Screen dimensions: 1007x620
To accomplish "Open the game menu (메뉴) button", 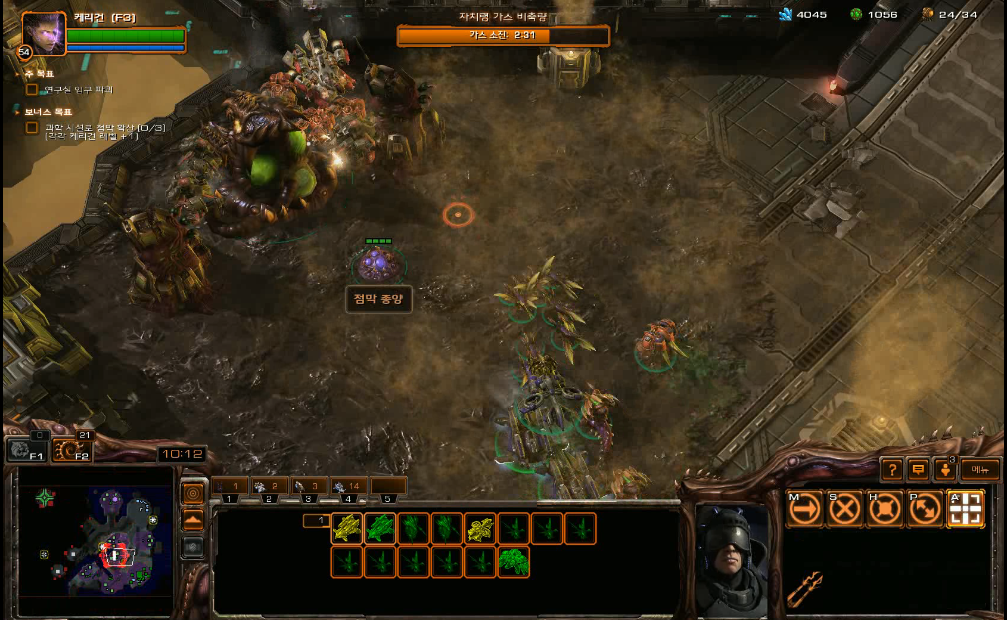I will click(980, 469).
